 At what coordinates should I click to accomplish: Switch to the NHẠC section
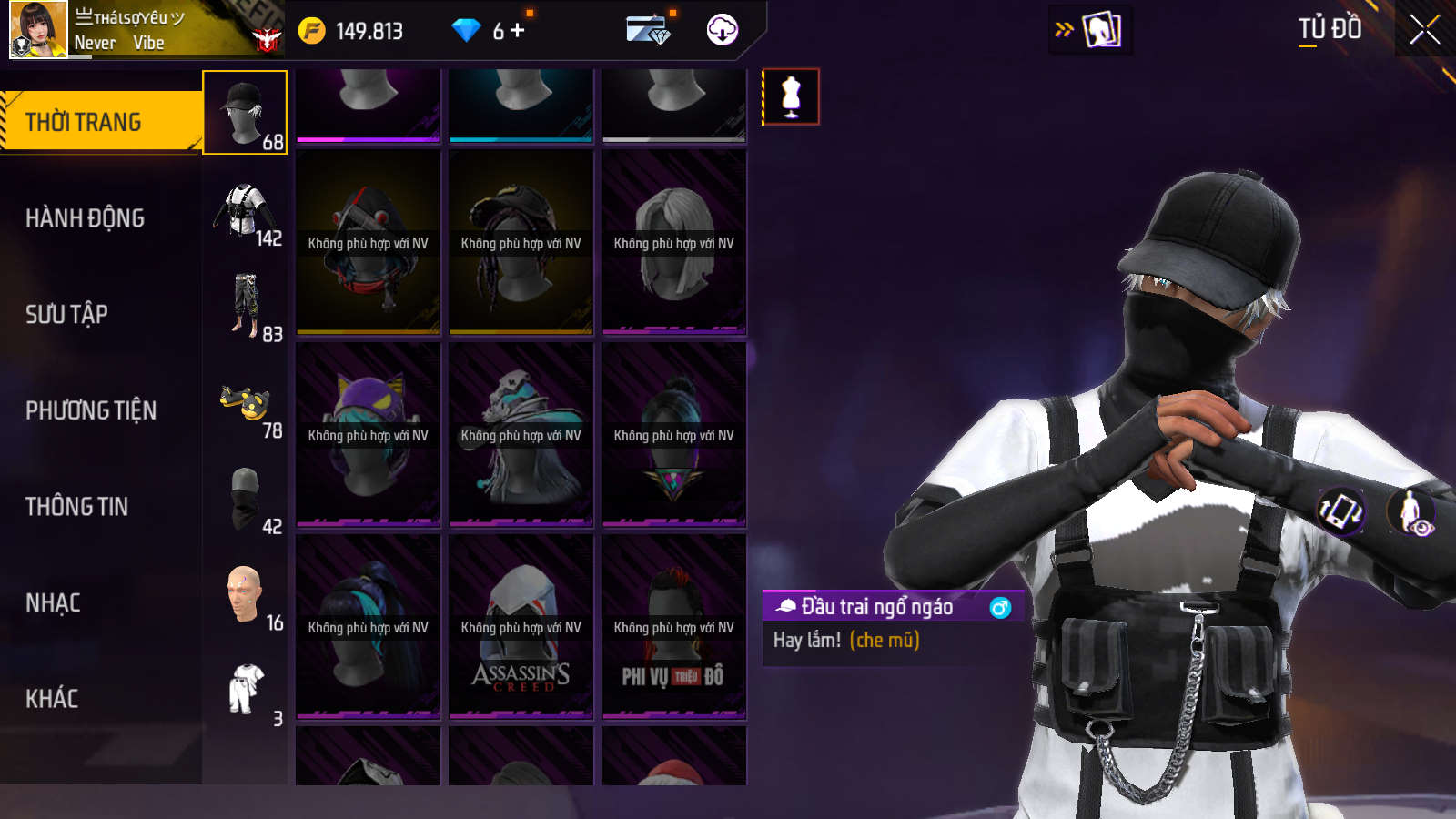click(53, 602)
